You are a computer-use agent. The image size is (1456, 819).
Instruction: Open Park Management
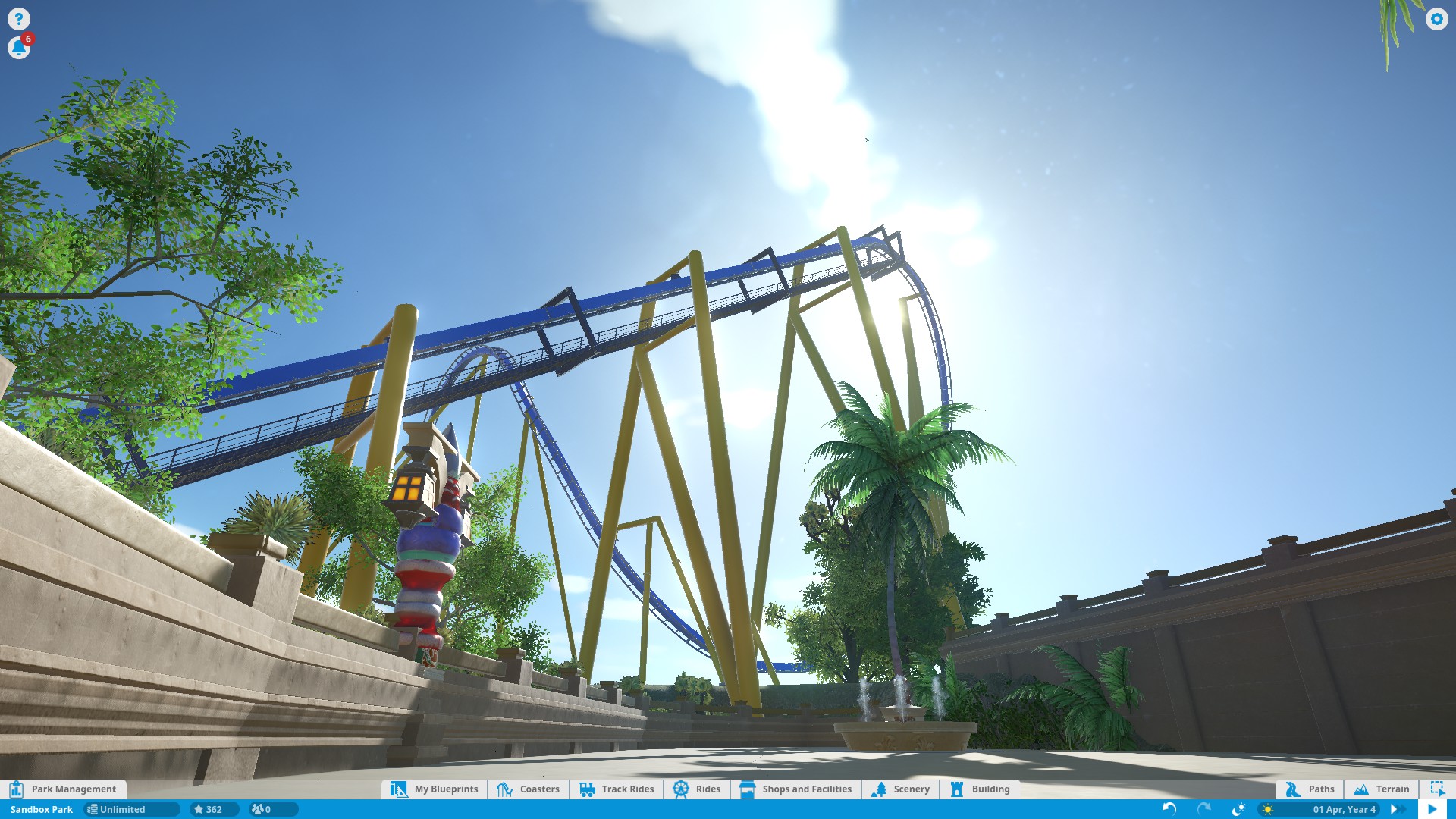(64, 789)
